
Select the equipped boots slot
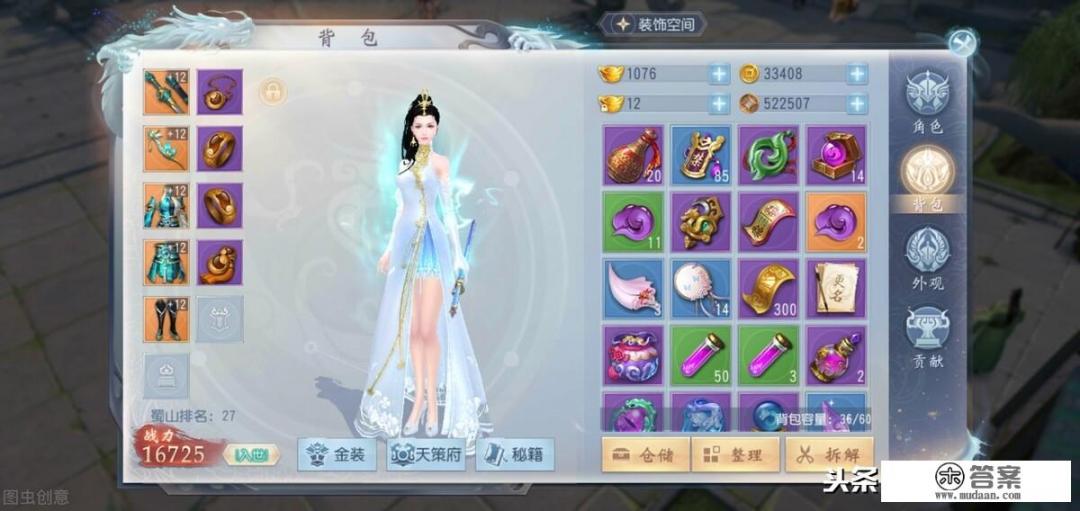coord(166,319)
